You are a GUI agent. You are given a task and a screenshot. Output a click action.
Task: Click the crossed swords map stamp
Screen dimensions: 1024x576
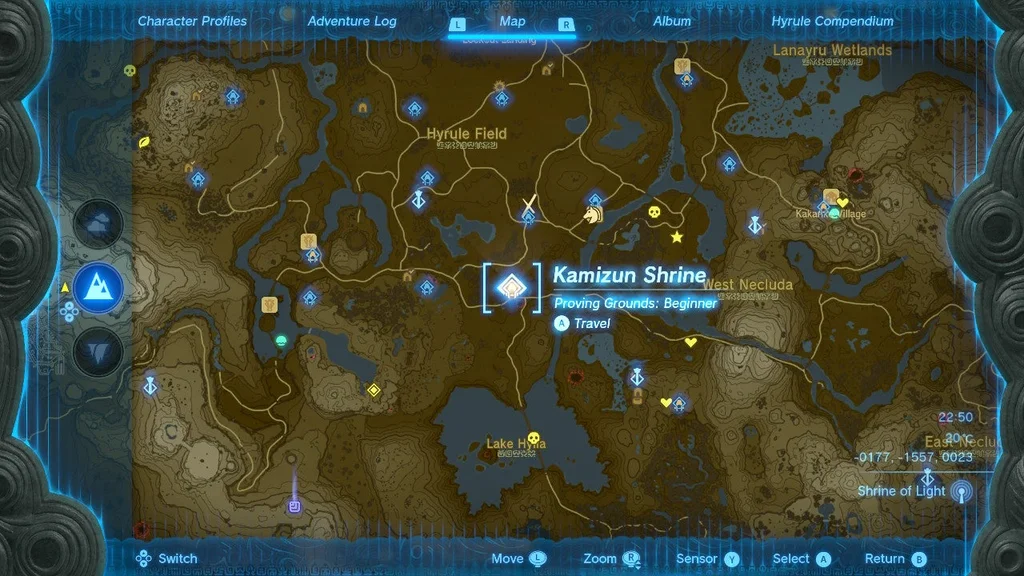(529, 206)
